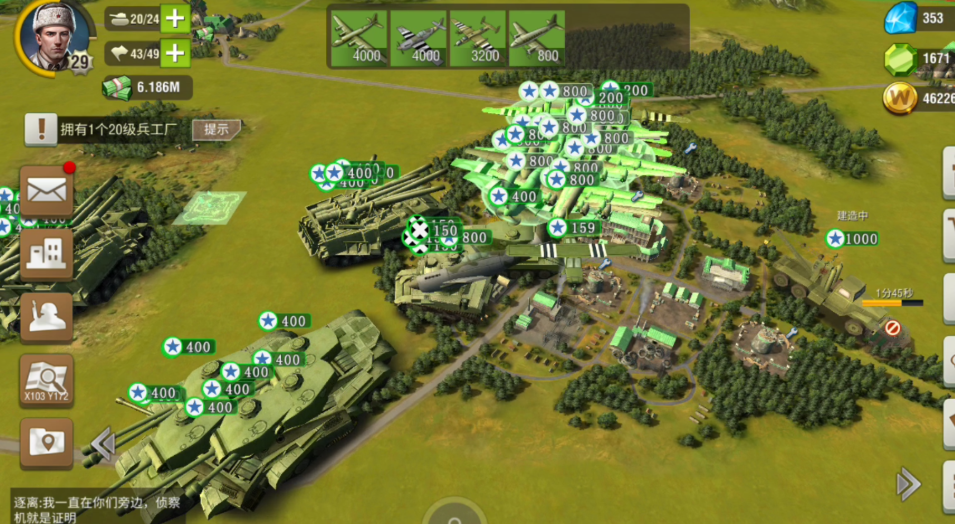Open the mail envelope inbox

tap(46, 190)
